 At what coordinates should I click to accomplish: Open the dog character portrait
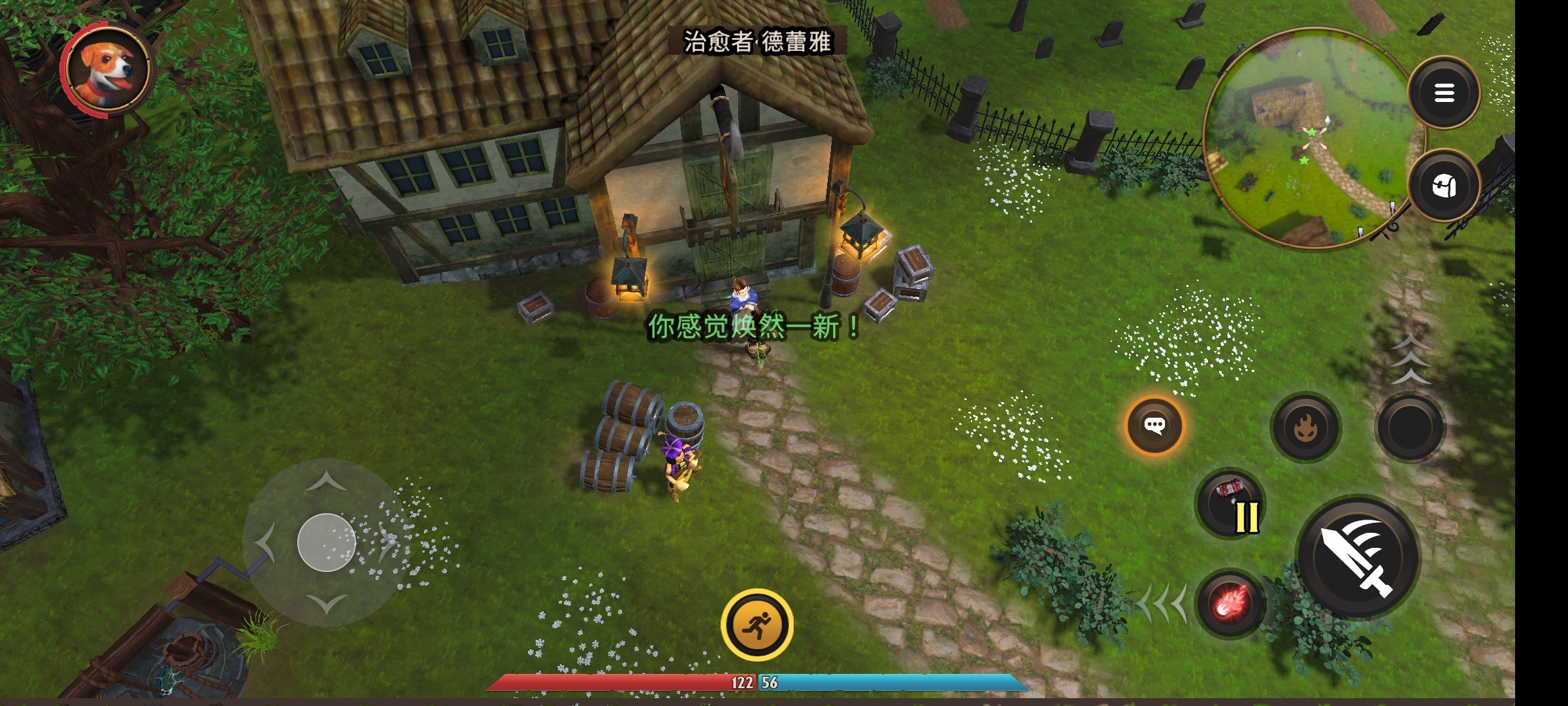pos(108,69)
